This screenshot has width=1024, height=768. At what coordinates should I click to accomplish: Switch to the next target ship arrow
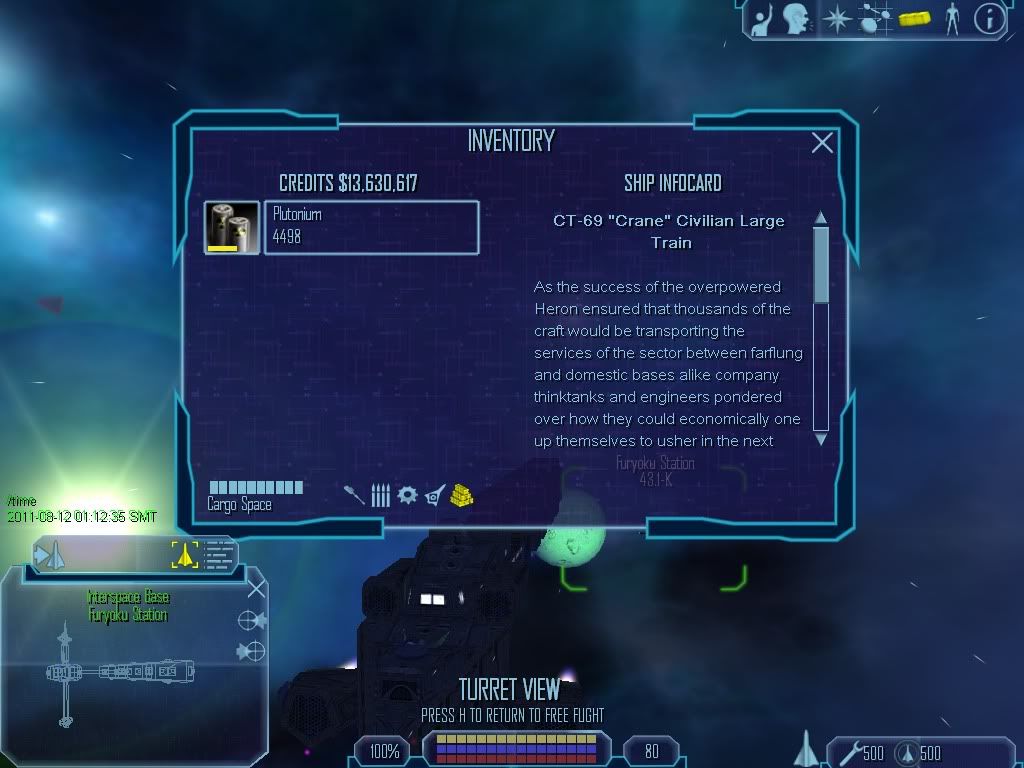(49, 553)
